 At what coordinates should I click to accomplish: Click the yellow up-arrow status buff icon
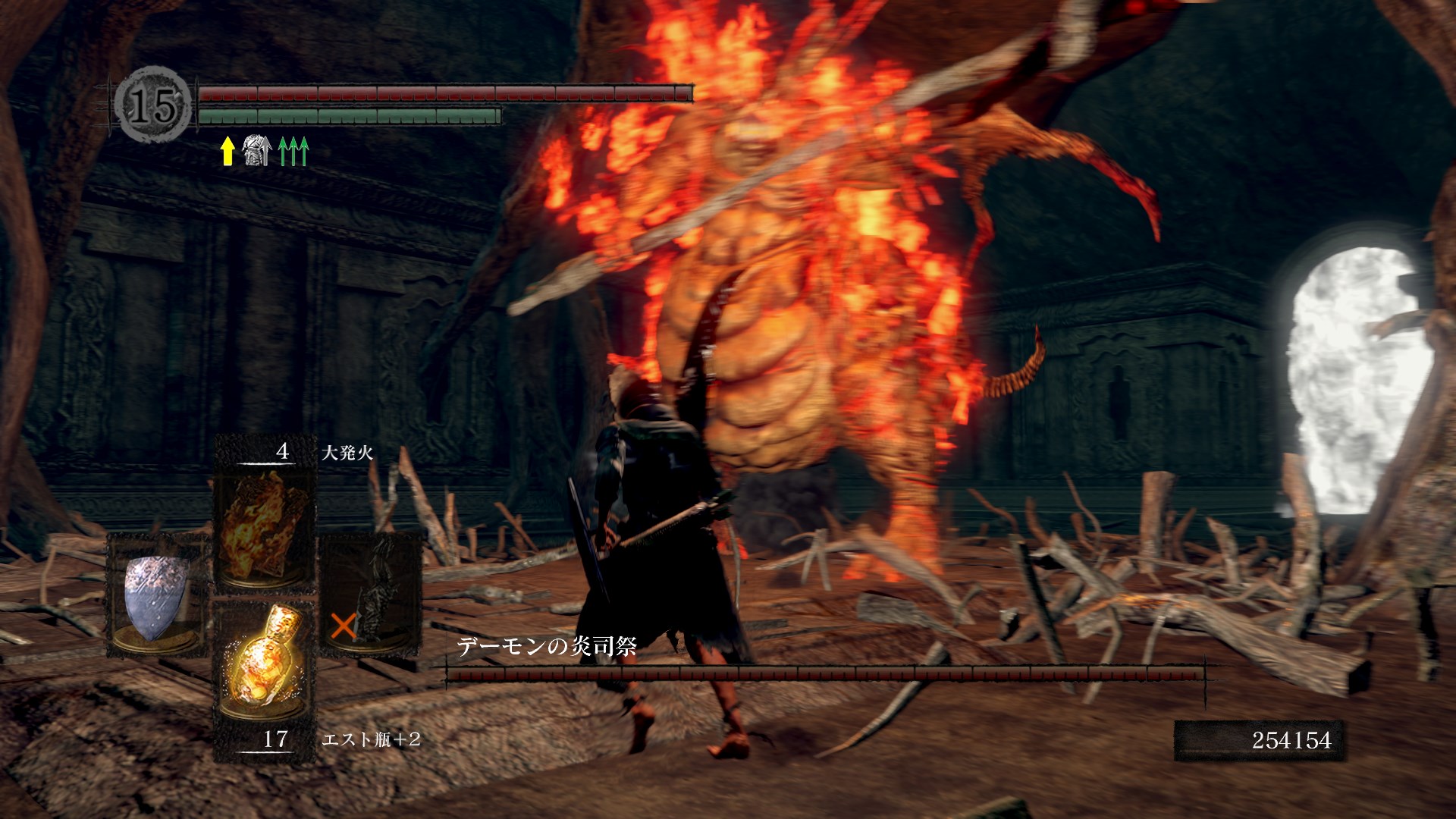tap(227, 151)
